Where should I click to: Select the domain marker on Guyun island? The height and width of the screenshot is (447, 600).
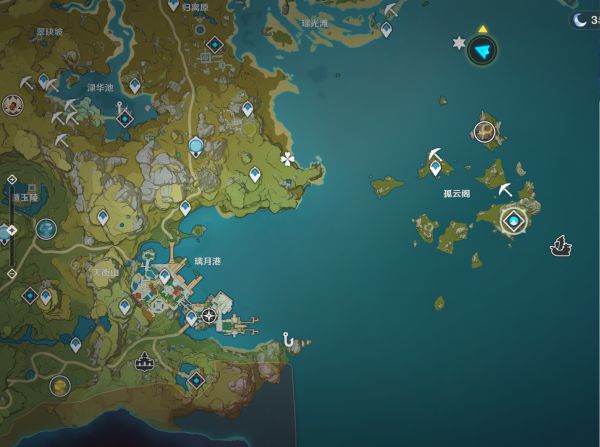[514, 221]
